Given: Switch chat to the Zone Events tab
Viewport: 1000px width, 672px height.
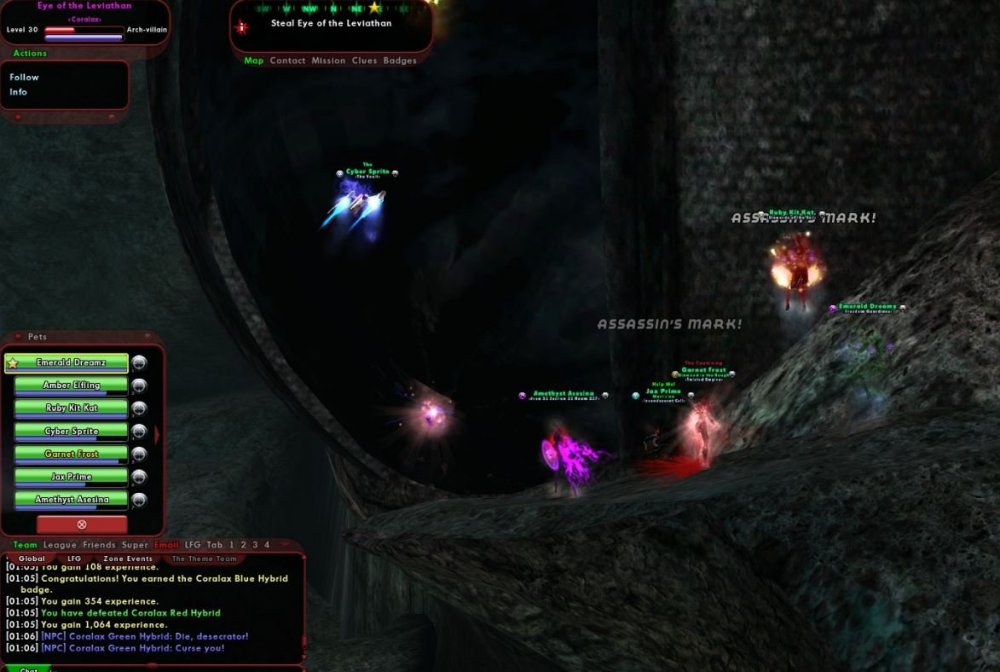Looking at the screenshot, I should coord(126,559).
